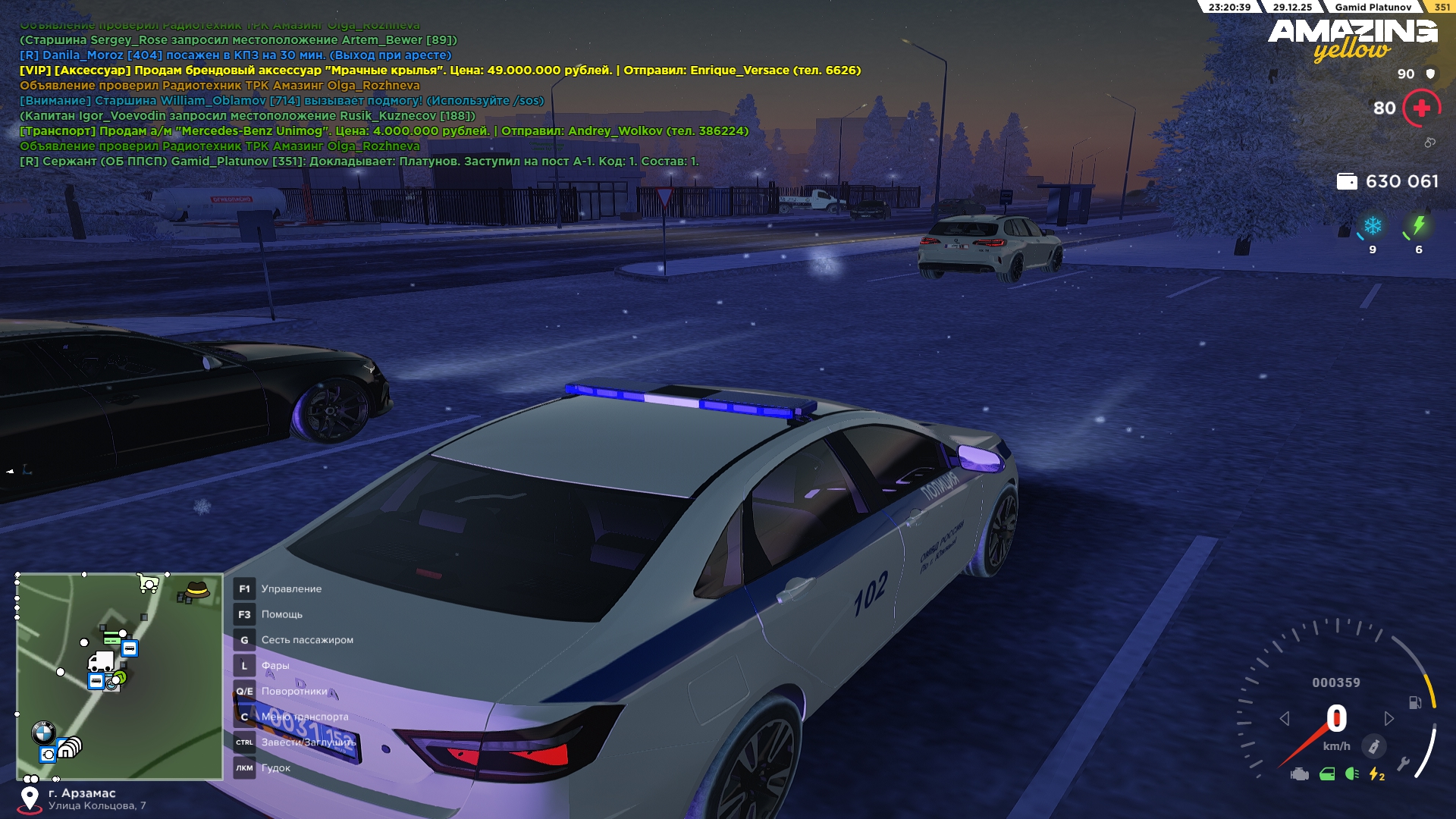Viewport: 1456px width, 819px height.
Task: Click the round spark plug icon on the speedometer
Action: click(x=1373, y=746)
